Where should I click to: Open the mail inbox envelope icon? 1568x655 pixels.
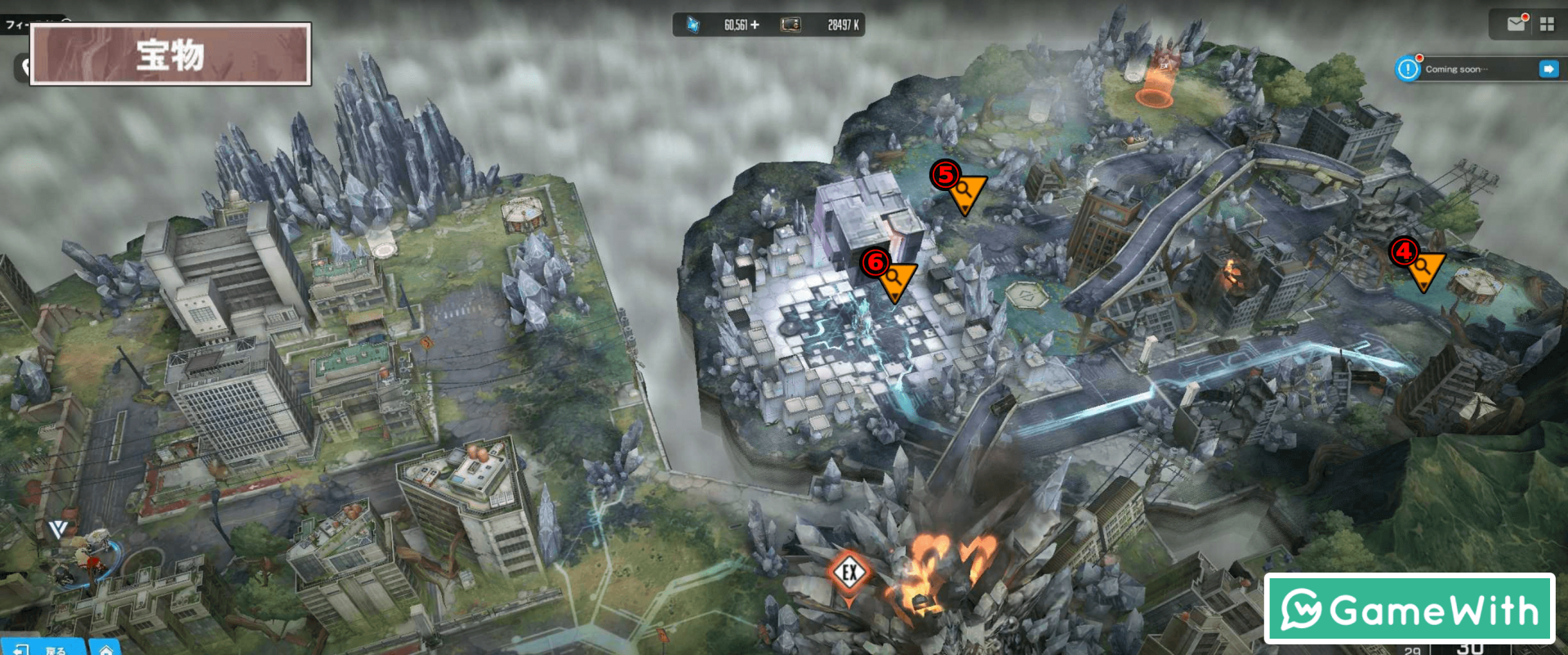point(1516,25)
